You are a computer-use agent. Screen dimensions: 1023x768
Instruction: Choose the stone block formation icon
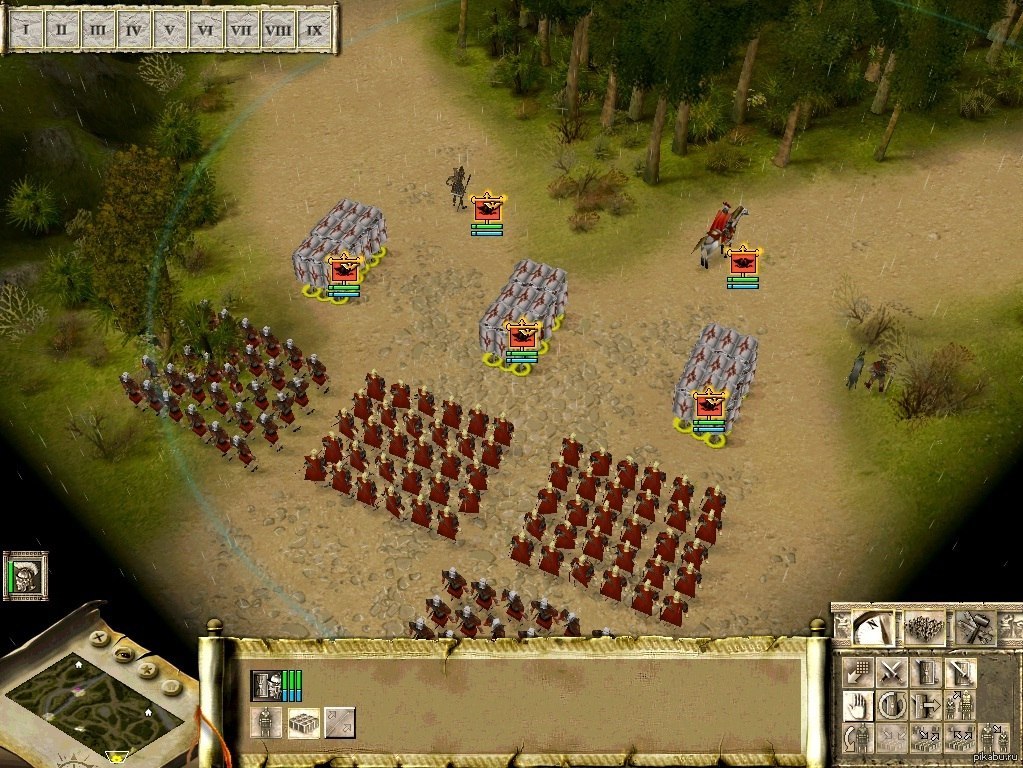coord(303,722)
